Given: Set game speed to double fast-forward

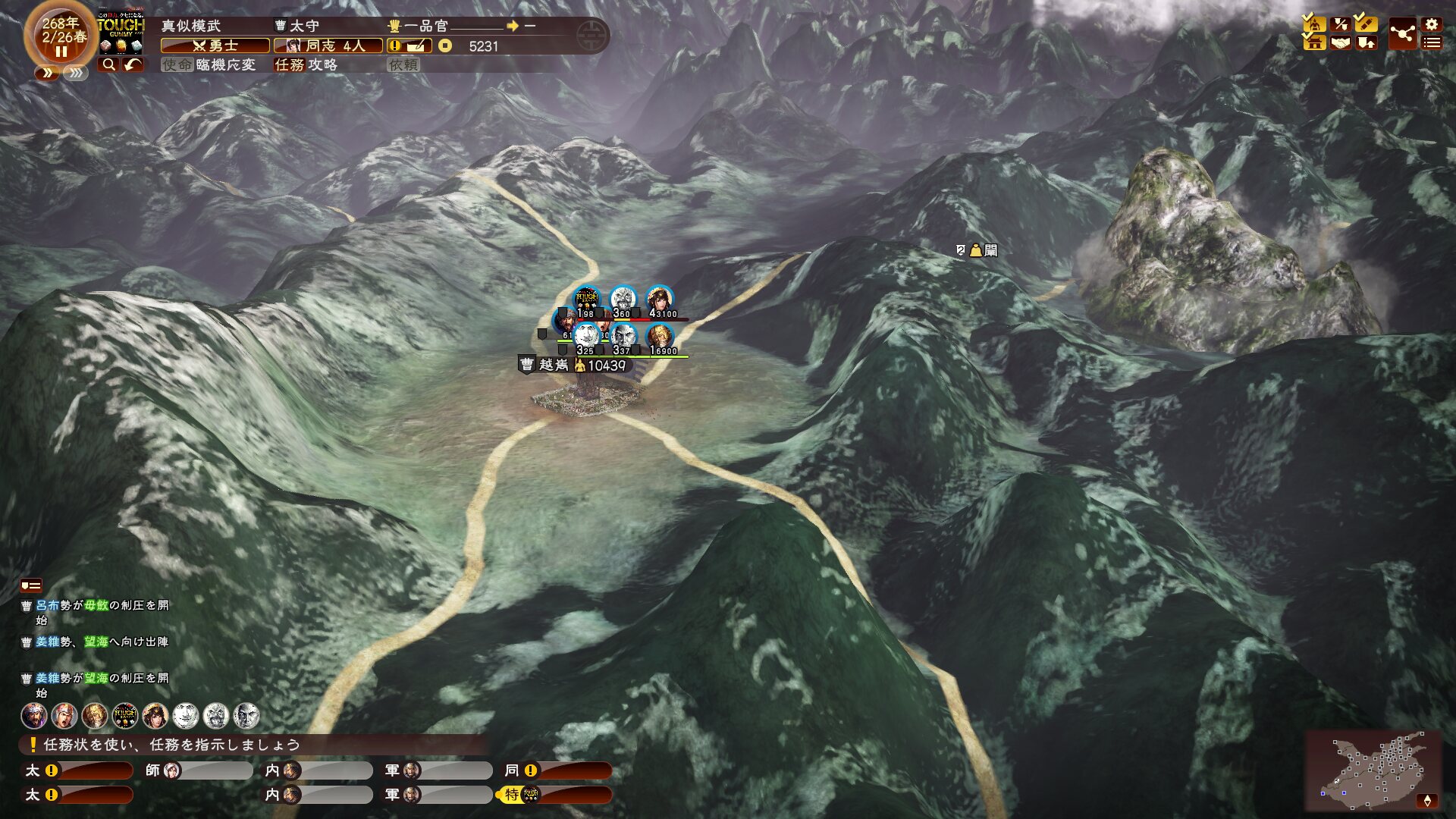Looking at the screenshot, I should (47, 73).
